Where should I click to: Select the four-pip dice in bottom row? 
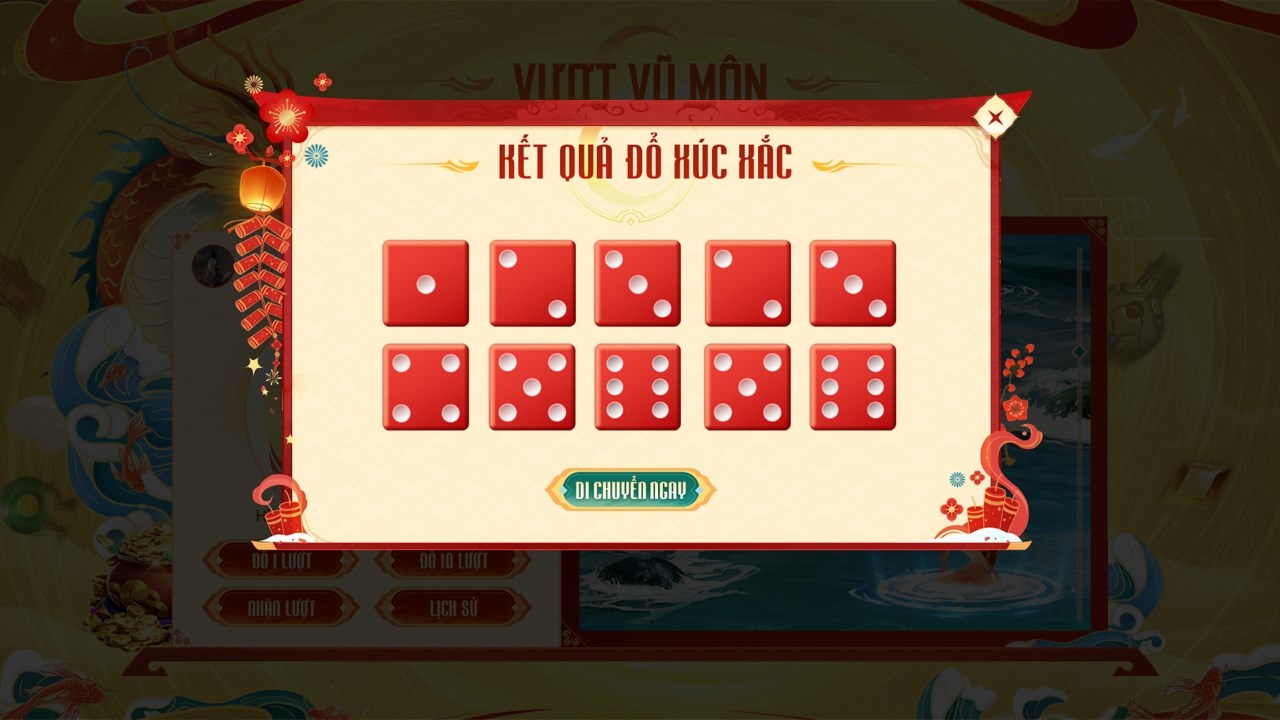click(426, 388)
